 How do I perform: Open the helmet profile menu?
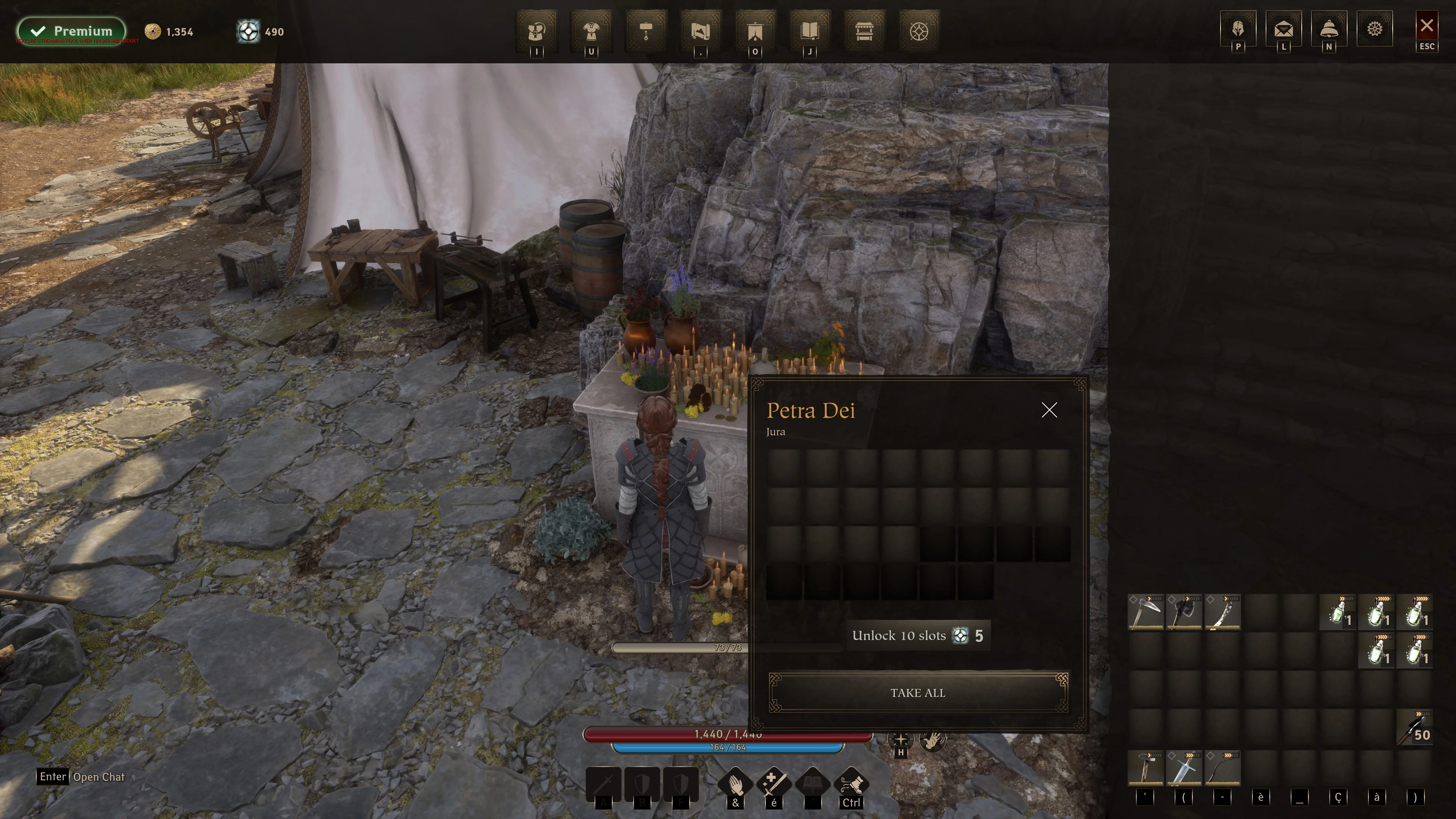point(1238,28)
